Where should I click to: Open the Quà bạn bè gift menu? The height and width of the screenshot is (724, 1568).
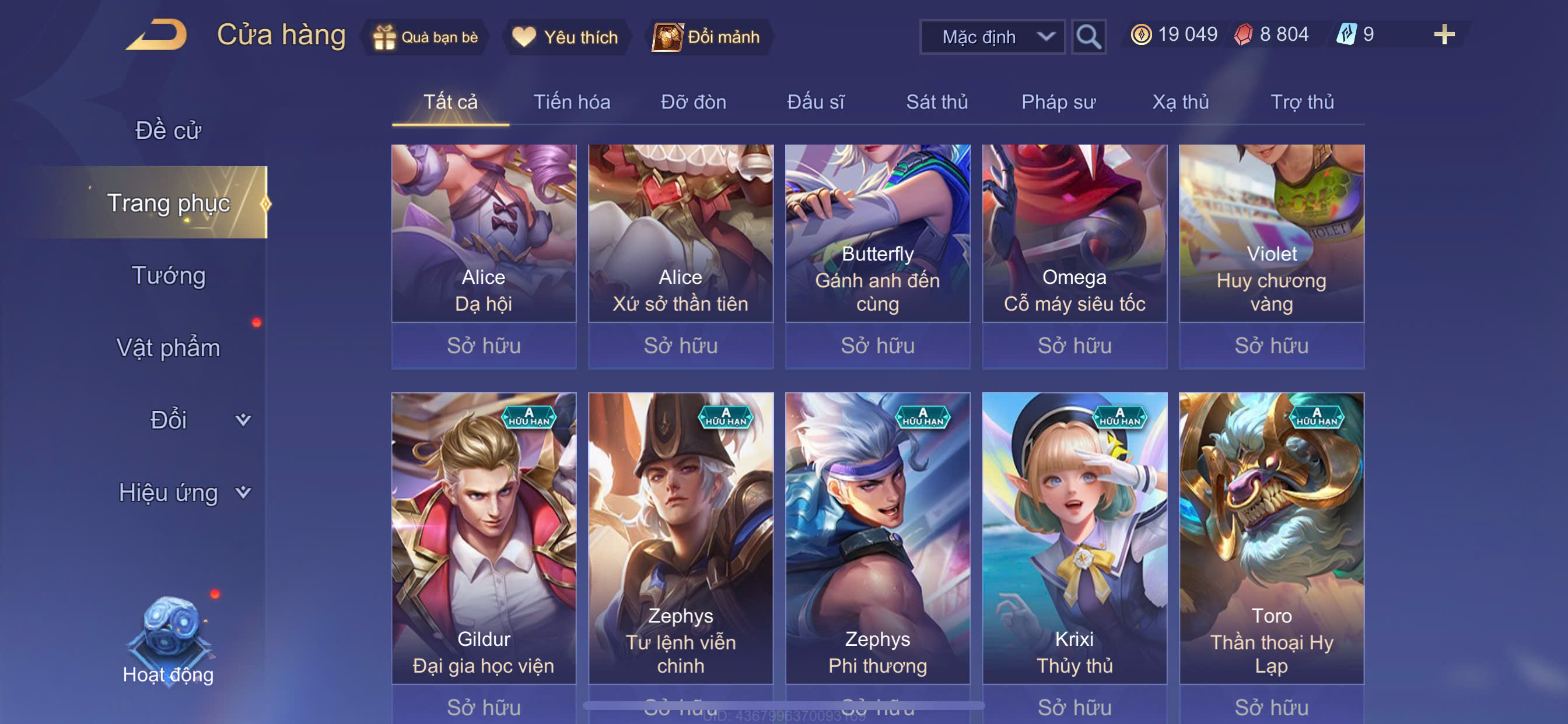[x=426, y=37]
